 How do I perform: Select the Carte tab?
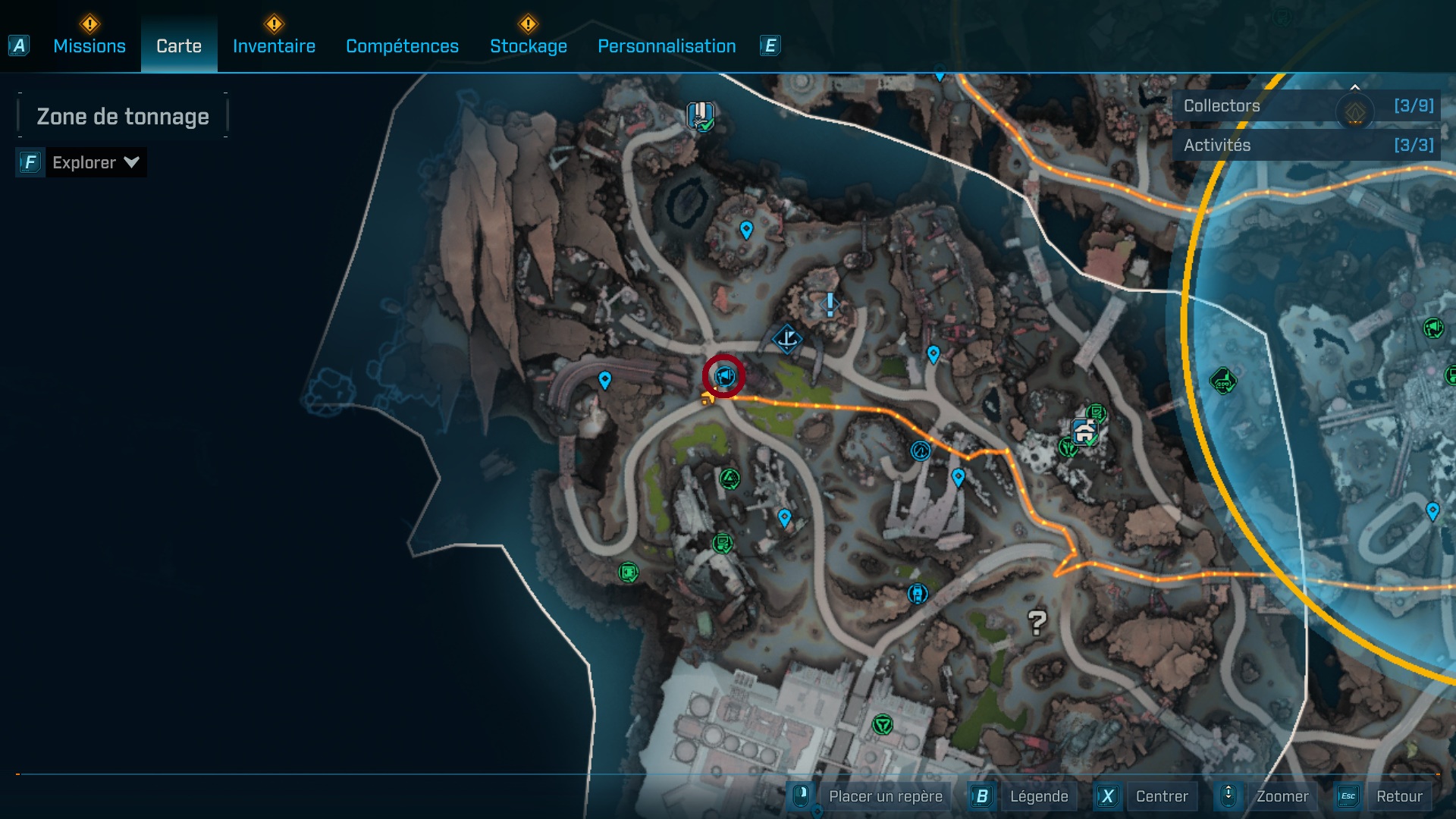pos(179,46)
